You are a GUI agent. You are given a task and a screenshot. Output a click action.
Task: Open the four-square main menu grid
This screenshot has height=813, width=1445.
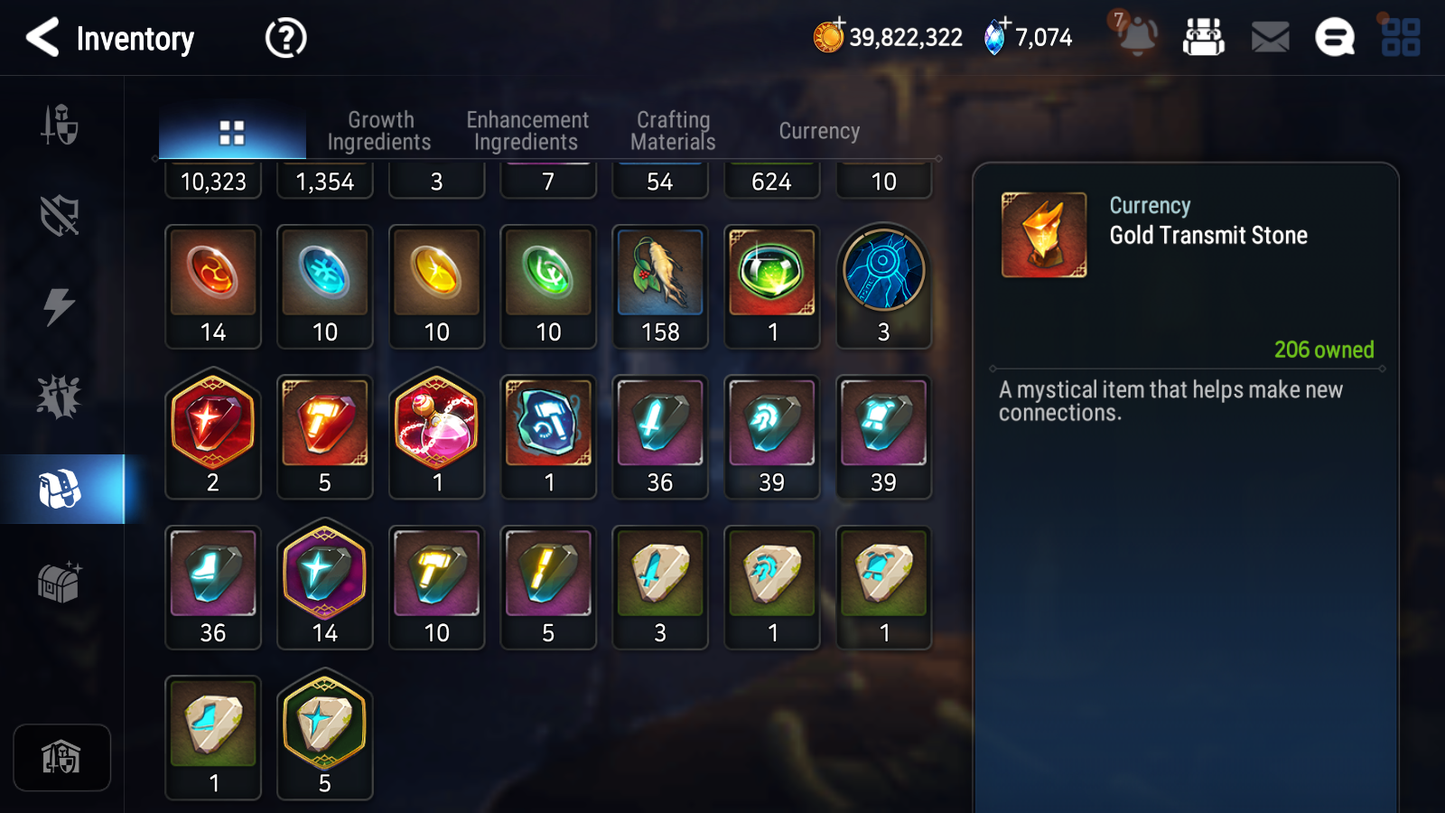(1400, 38)
